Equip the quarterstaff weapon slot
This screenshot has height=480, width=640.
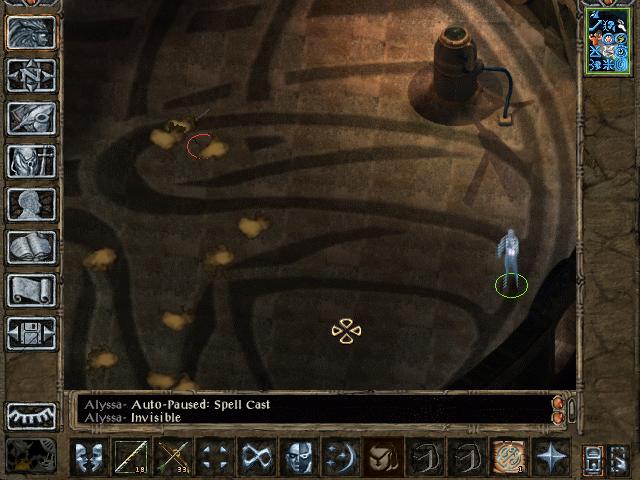pos(130,457)
